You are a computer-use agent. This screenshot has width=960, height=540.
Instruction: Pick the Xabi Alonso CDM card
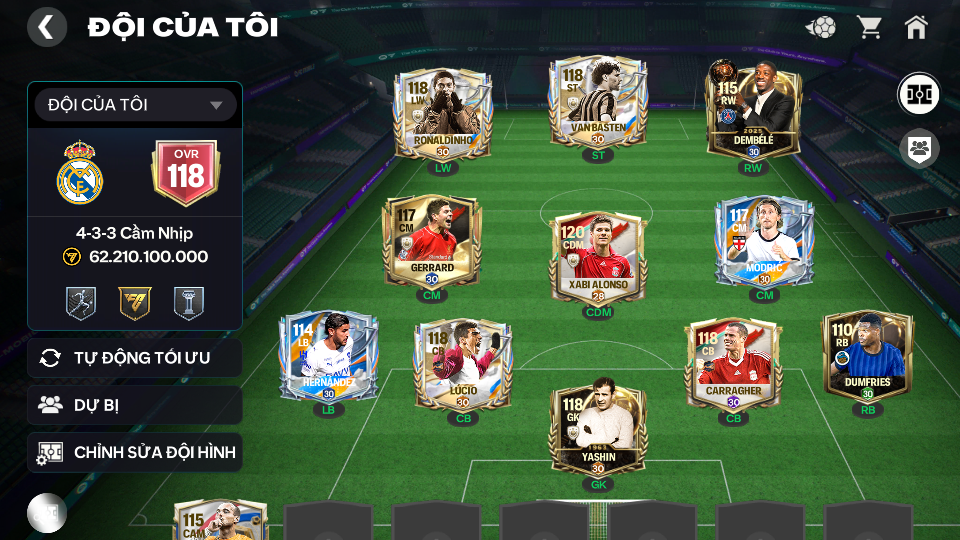tap(597, 256)
